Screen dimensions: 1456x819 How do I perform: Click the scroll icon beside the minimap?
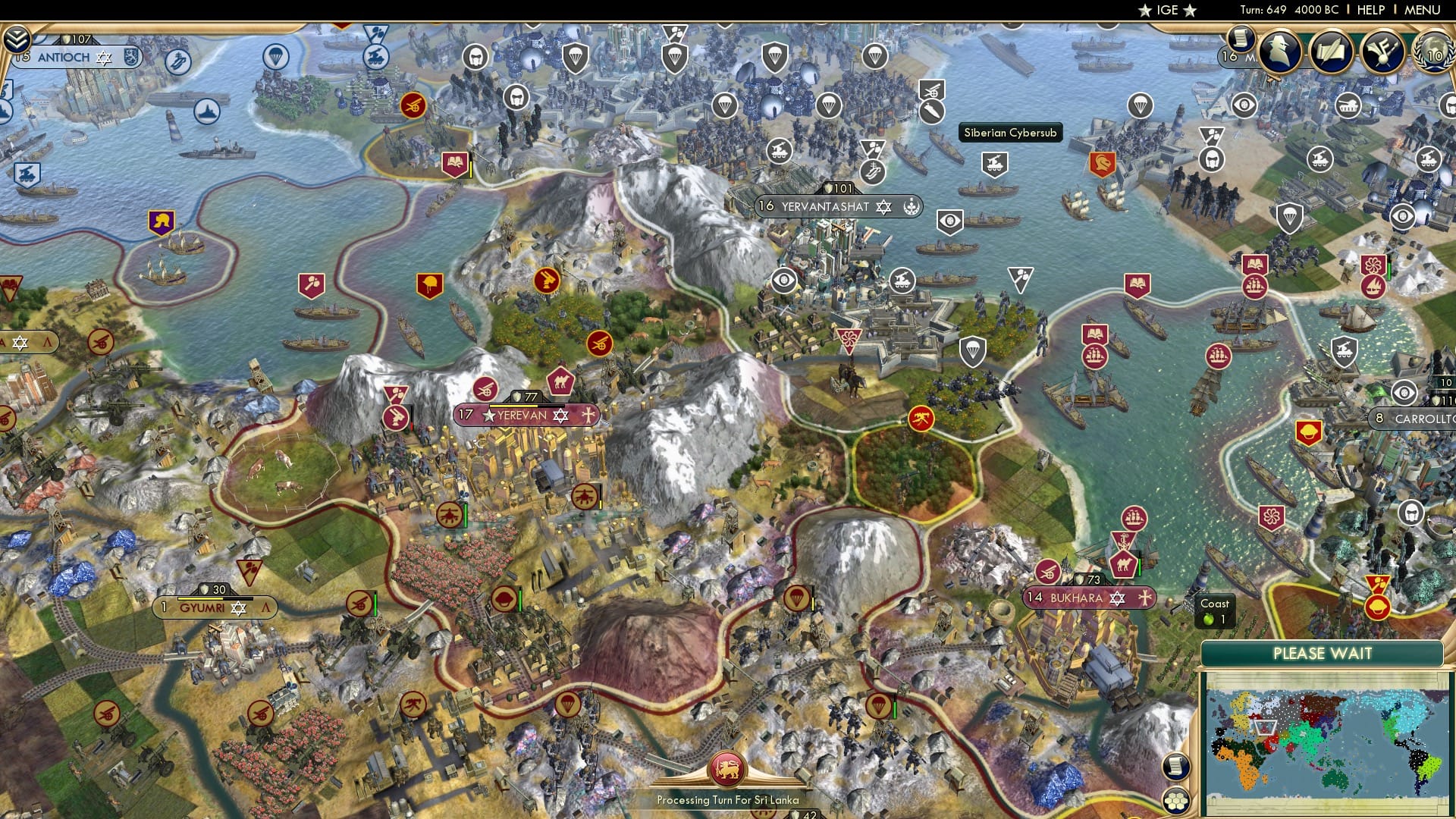(1177, 767)
